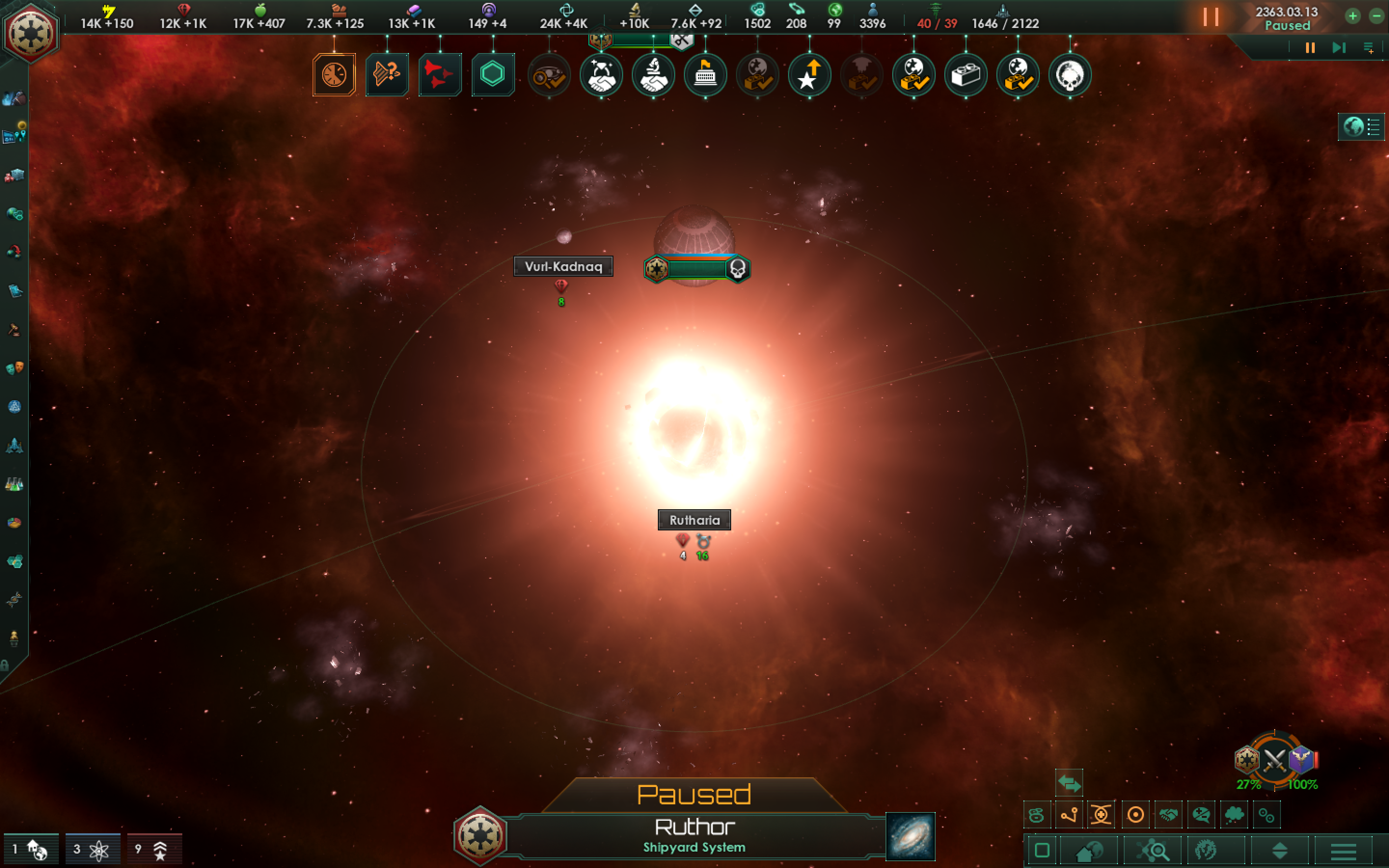Decrease game speed with the minus button
Viewport: 1389px width, 868px height.
click(1376, 16)
